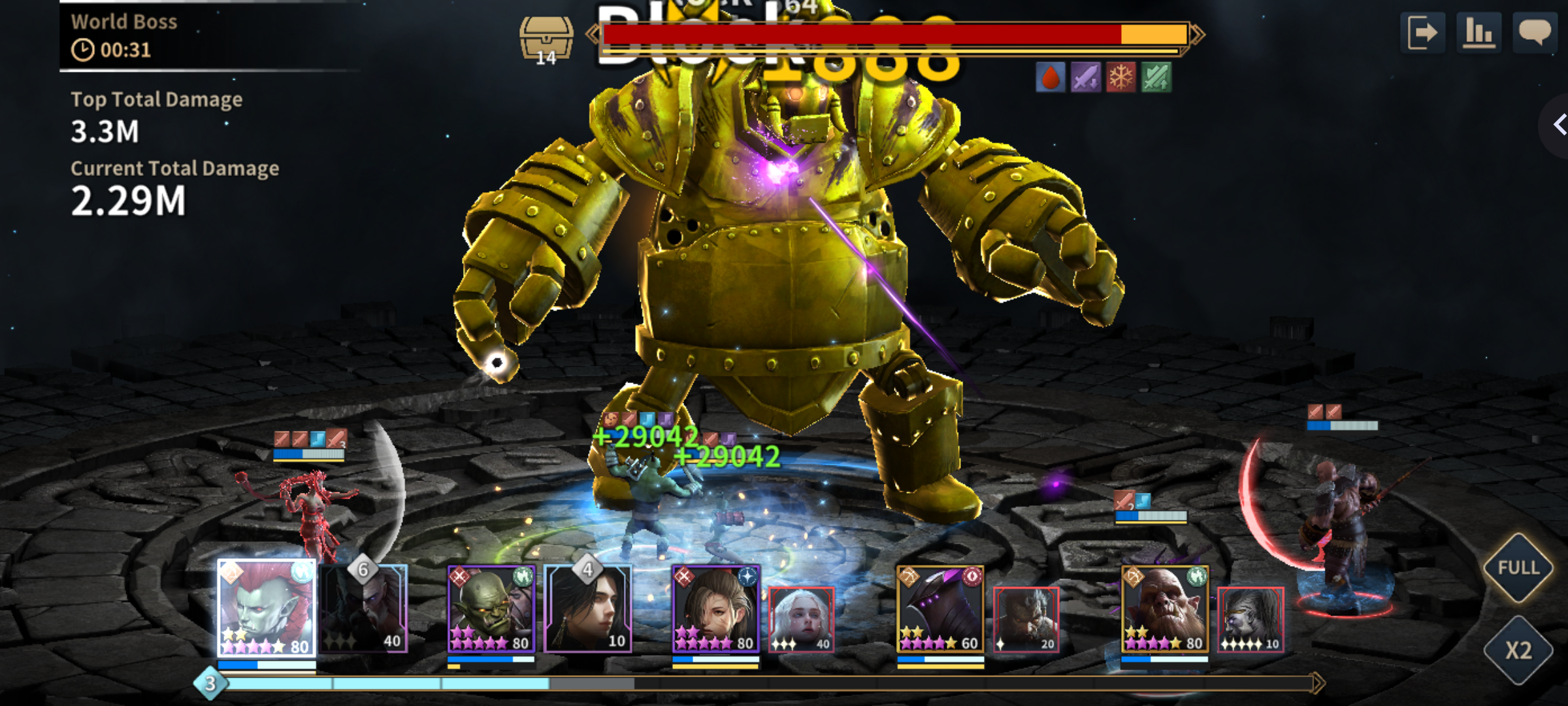This screenshot has height=706, width=1568.
Task: Open the chat speech bubble
Action: pos(1534,33)
